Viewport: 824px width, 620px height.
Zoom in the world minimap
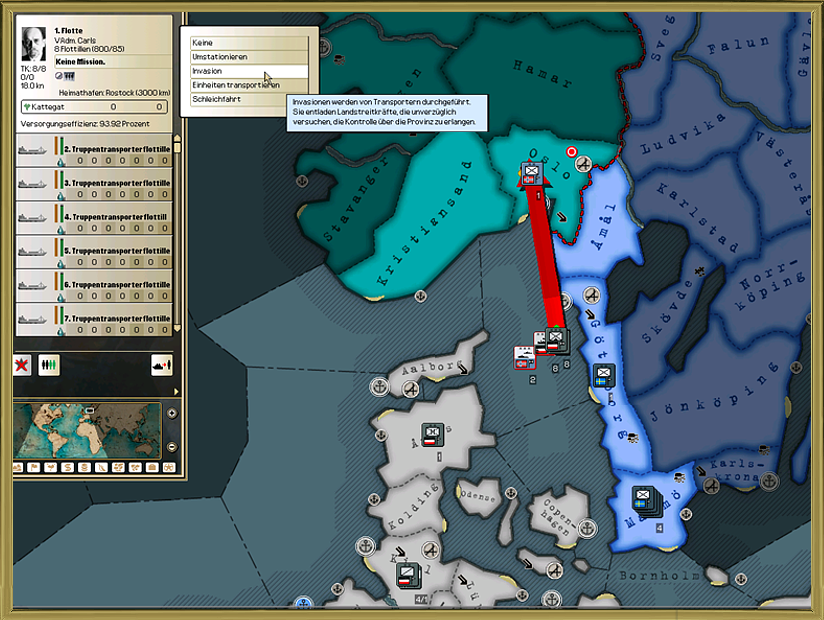pos(171,413)
